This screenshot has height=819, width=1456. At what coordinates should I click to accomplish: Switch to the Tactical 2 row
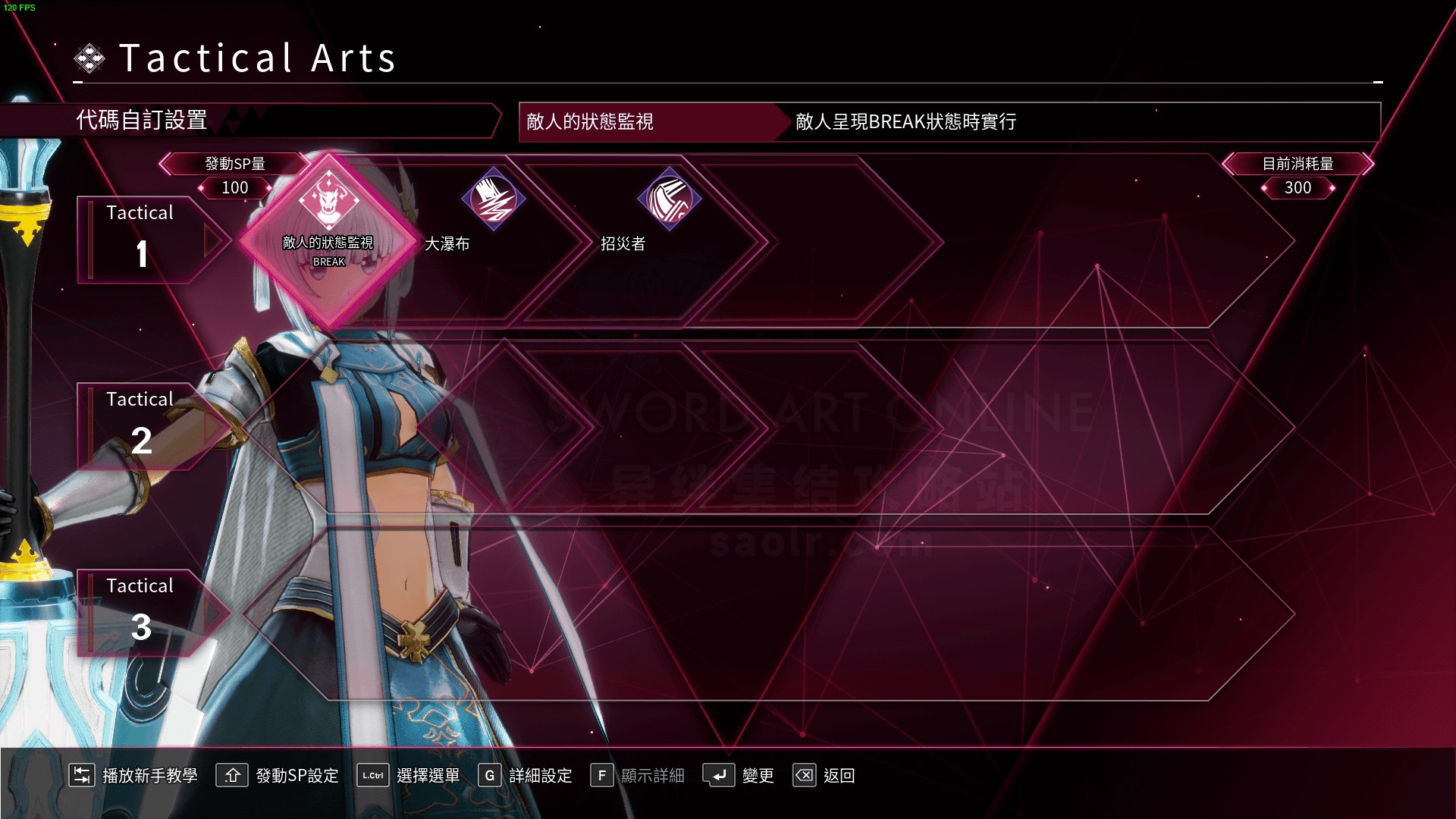coord(141,426)
